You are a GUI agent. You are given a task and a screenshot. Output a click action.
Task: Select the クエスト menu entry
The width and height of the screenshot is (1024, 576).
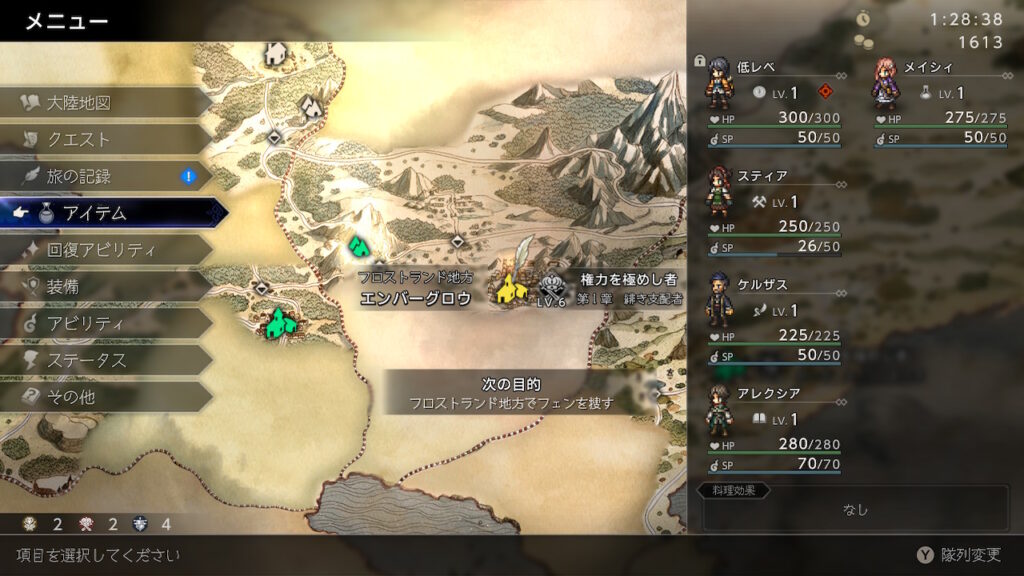point(79,139)
